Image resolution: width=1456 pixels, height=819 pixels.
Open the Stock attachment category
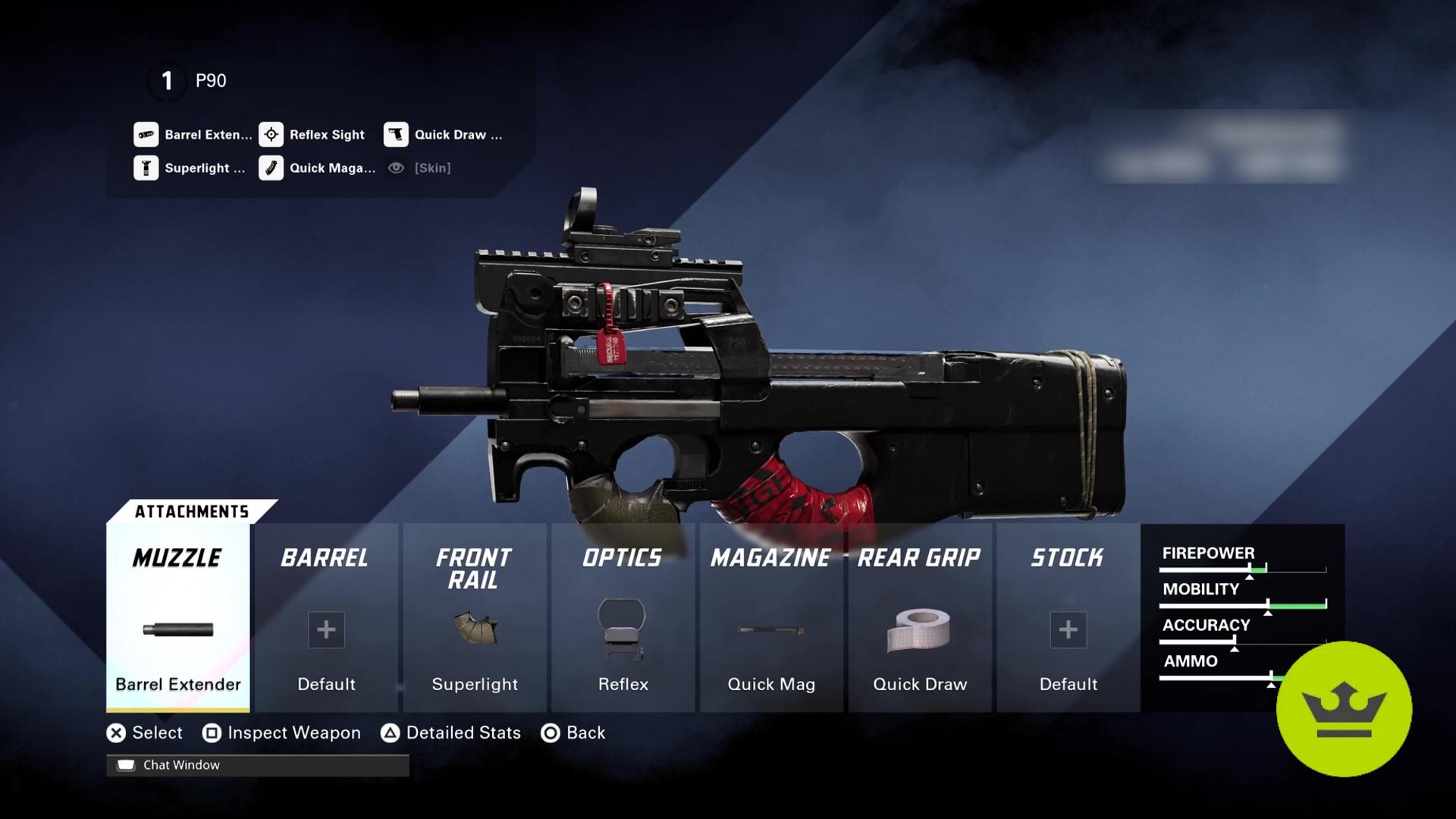[1066, 559]
